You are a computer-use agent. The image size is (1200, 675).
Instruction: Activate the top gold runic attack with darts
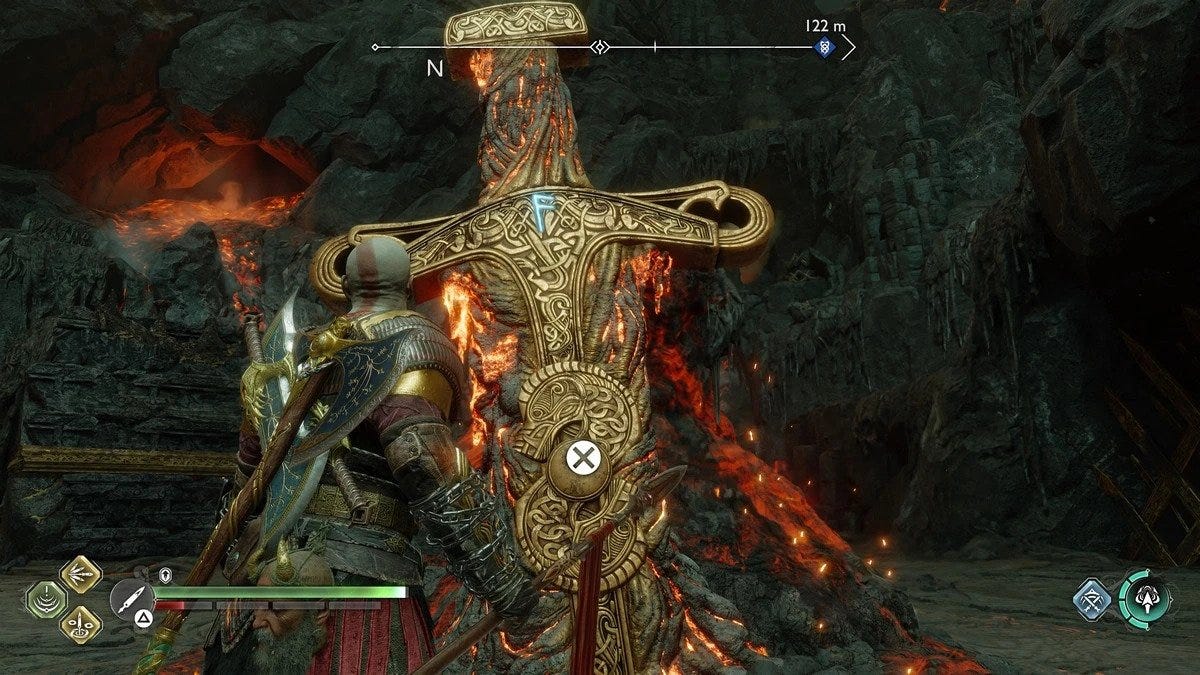click(80, 574)
